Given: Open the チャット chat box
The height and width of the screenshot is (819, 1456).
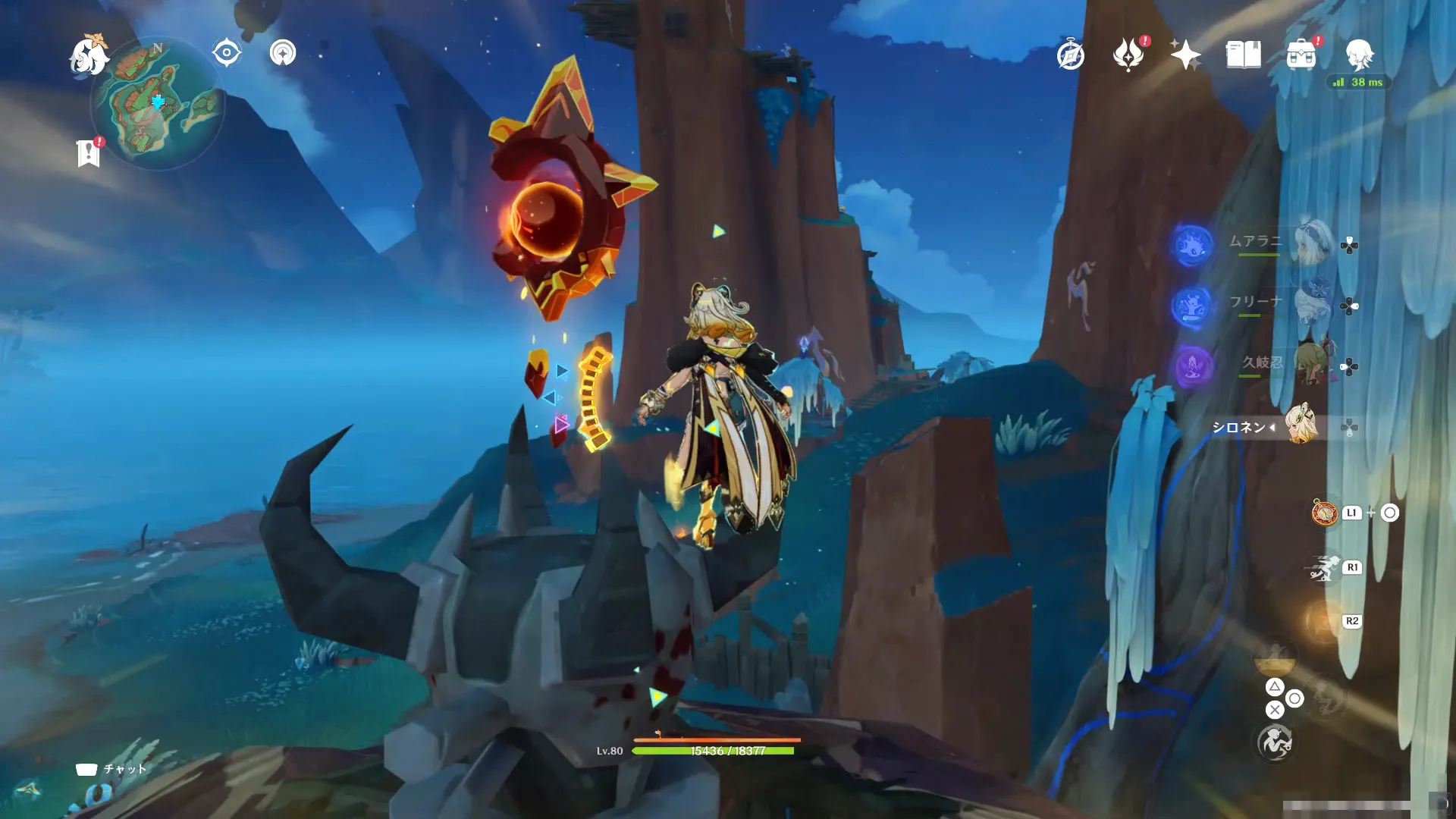Looking at the screenshot, I should (x=111, y=769).
